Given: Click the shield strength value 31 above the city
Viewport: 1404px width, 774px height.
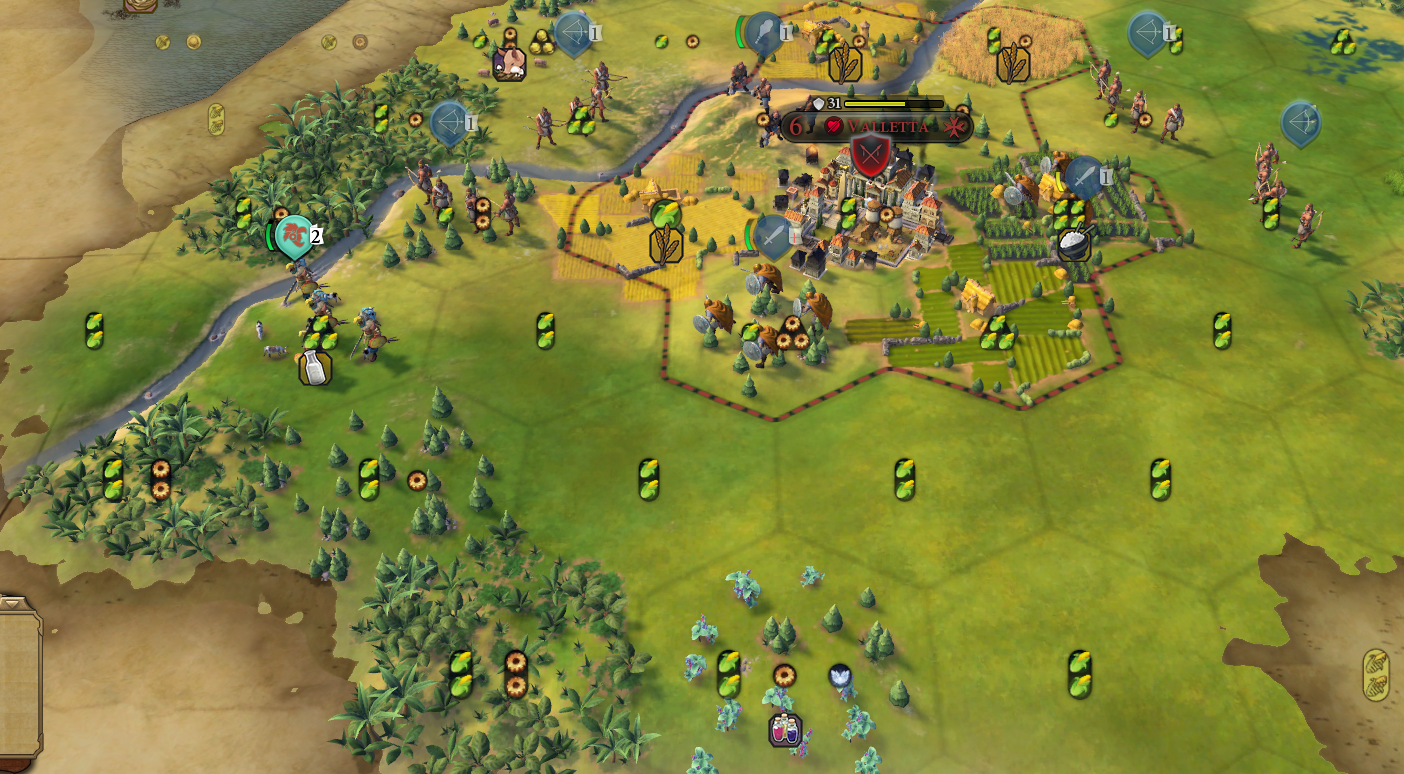Looking at the screenshot, I should pyautogui.click(x=832, y=102).
